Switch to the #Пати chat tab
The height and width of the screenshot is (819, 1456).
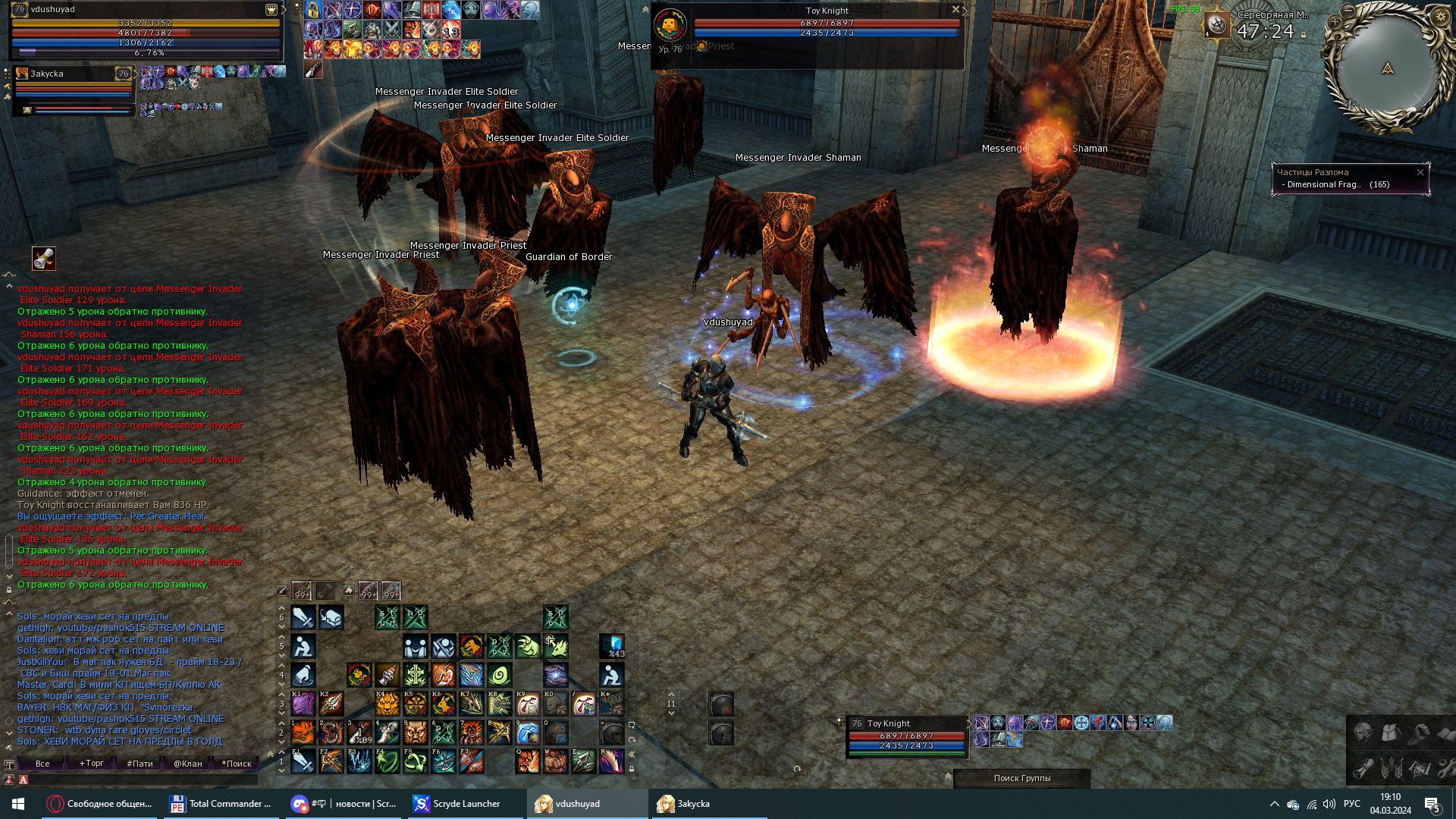pyautogui.click(x=140, y=764)
